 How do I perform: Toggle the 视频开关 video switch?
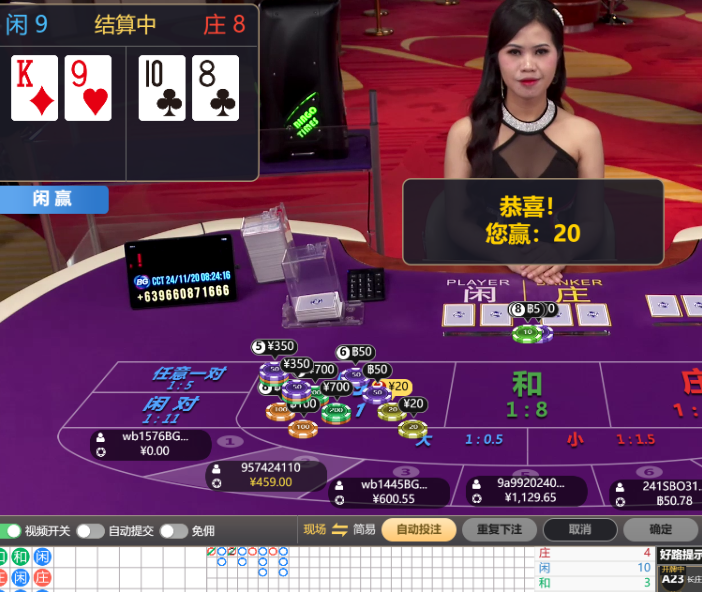tap(13, 531)
